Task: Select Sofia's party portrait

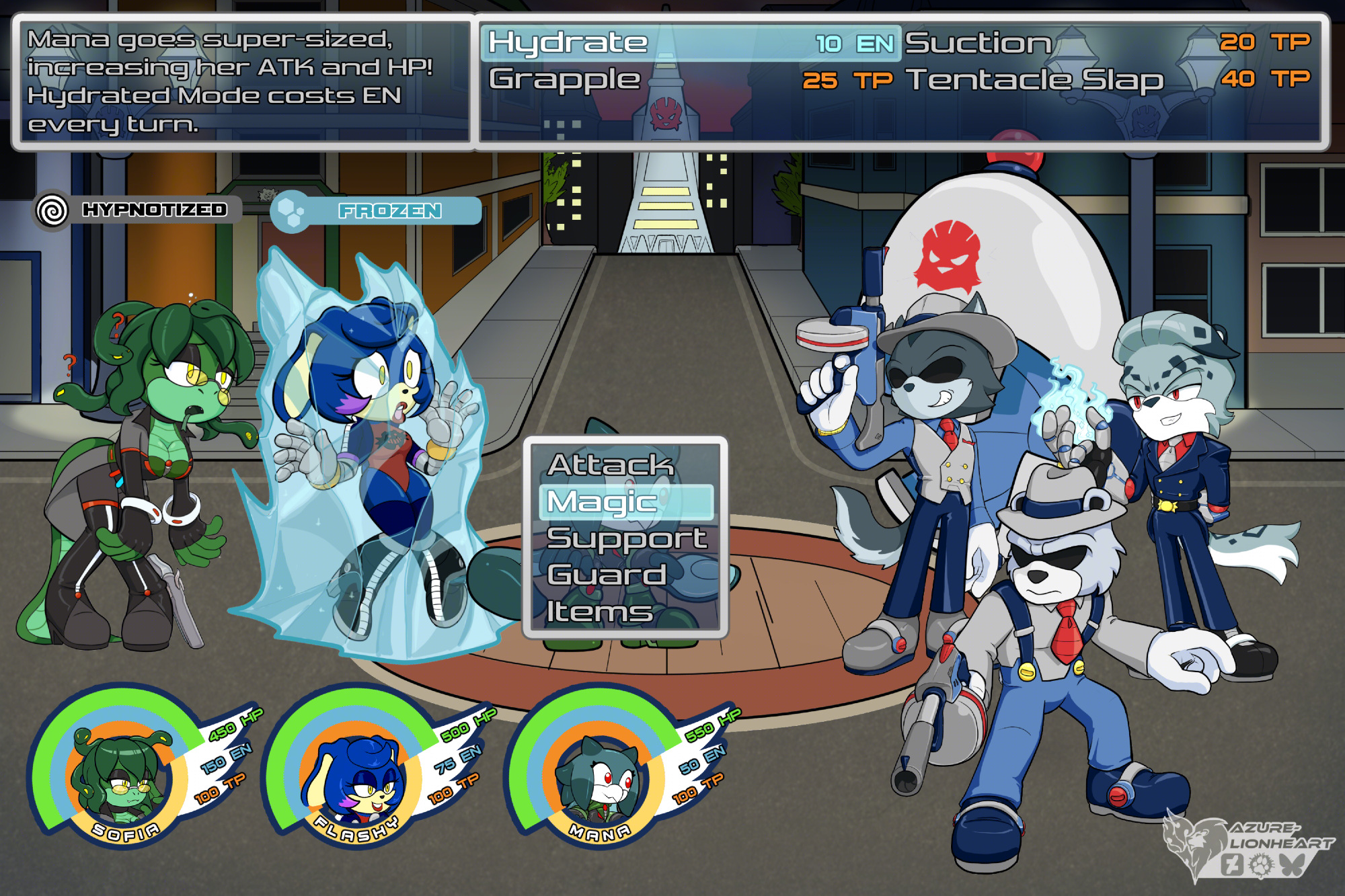Action: 121,776
